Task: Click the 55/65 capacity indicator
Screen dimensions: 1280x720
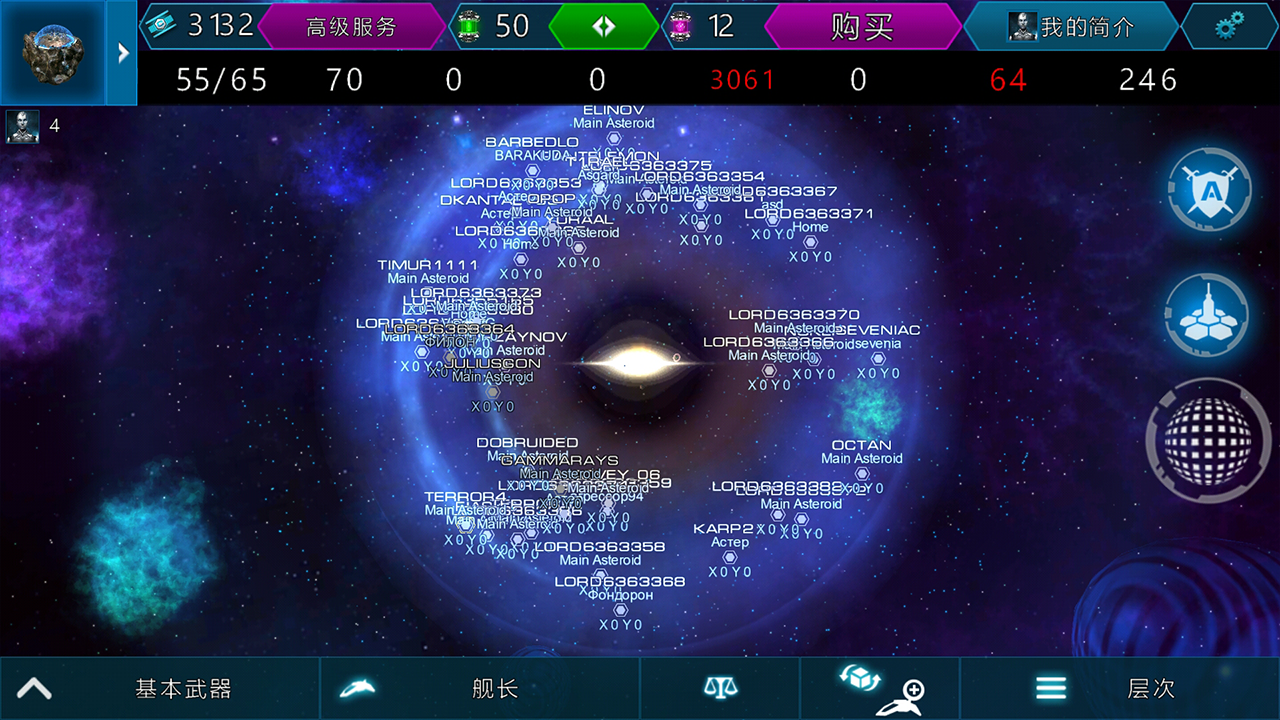Action: click(x=221, y=79)
